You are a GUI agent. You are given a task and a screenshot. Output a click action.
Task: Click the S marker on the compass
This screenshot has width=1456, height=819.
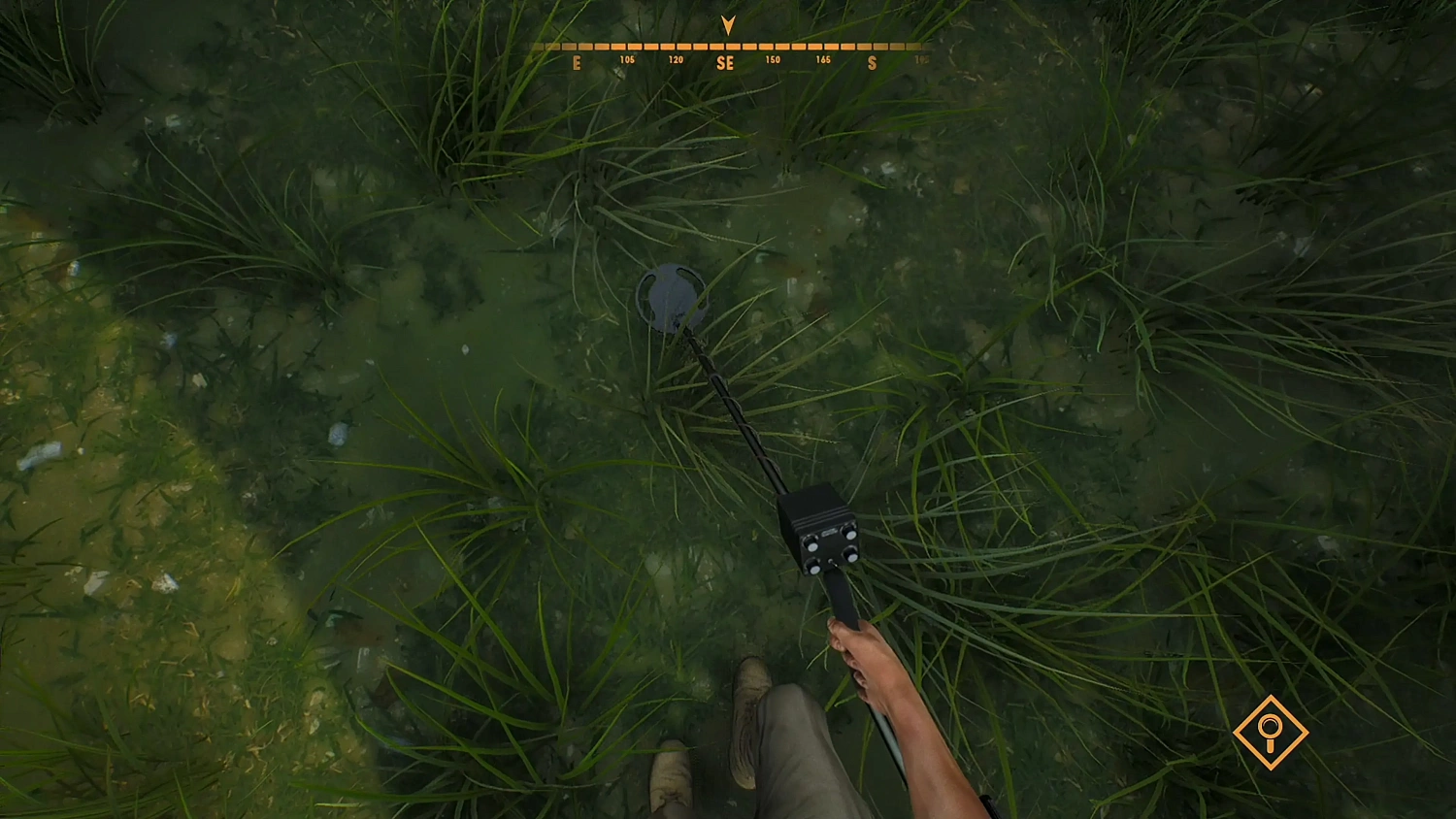click(x=872, y=62)
